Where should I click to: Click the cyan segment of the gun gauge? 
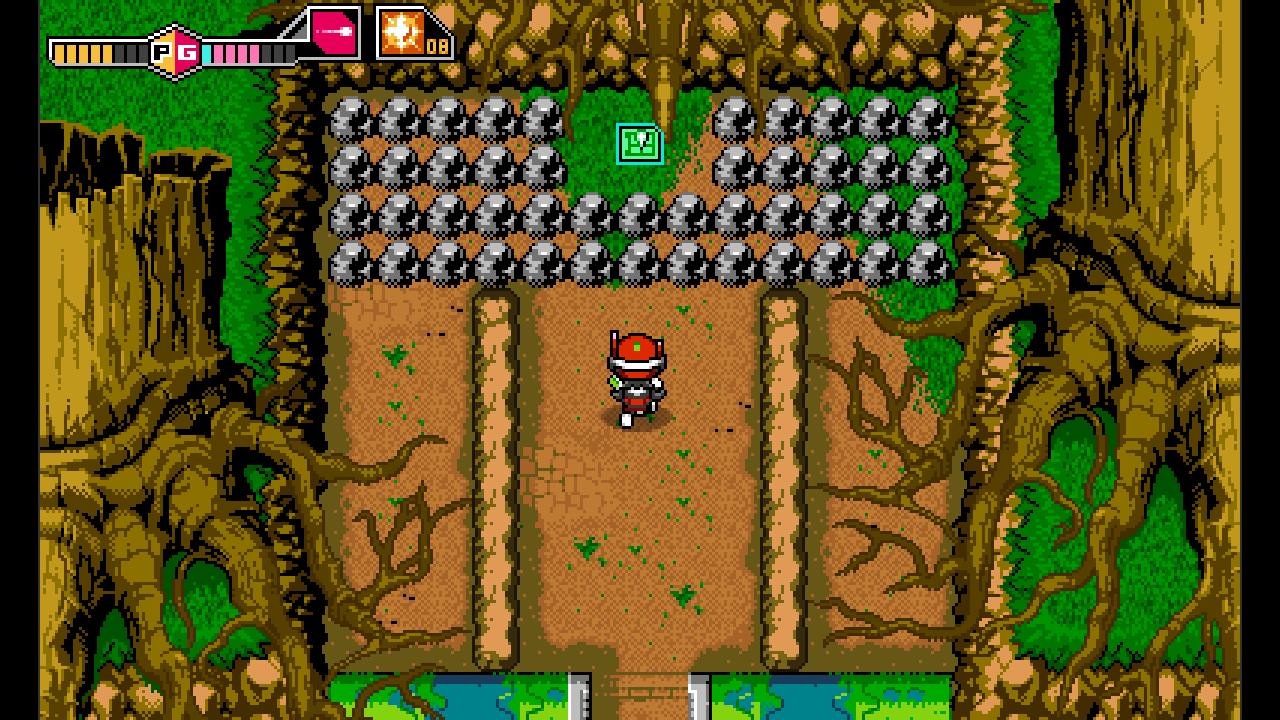(x=209, y=52)
